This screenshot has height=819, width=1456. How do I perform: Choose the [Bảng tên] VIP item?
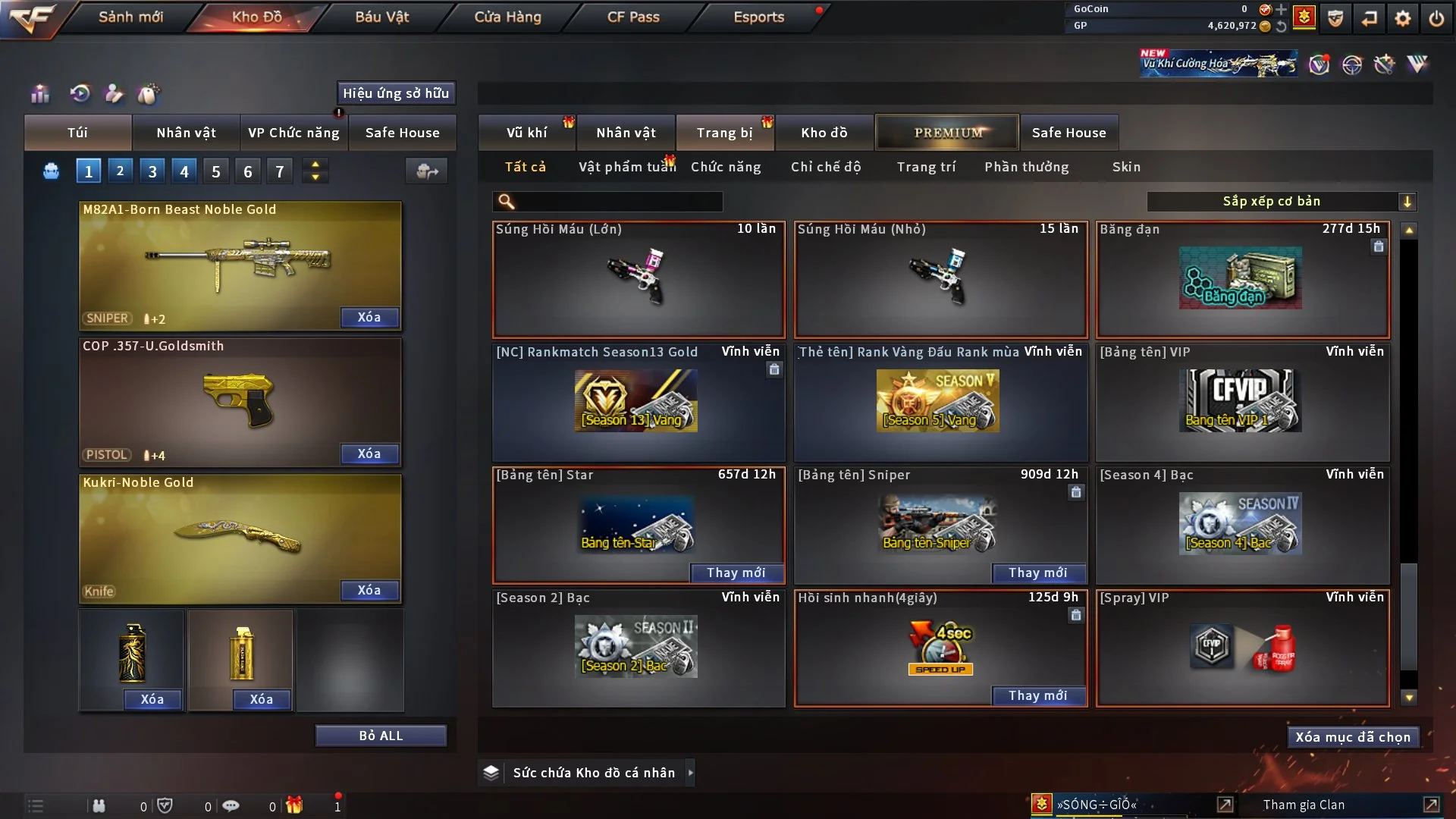1242,403
